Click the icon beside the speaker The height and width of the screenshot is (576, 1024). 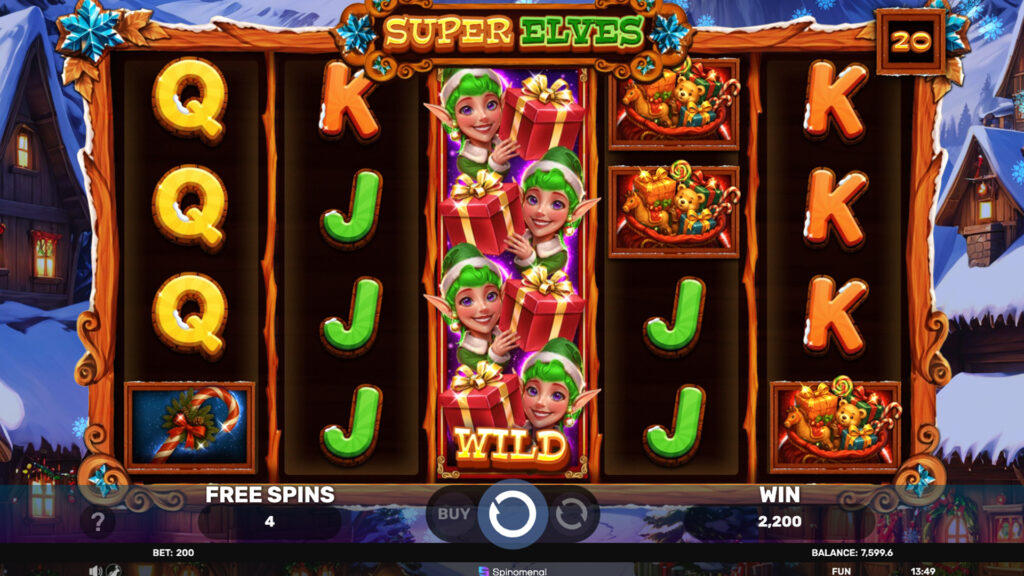(112, 570)
